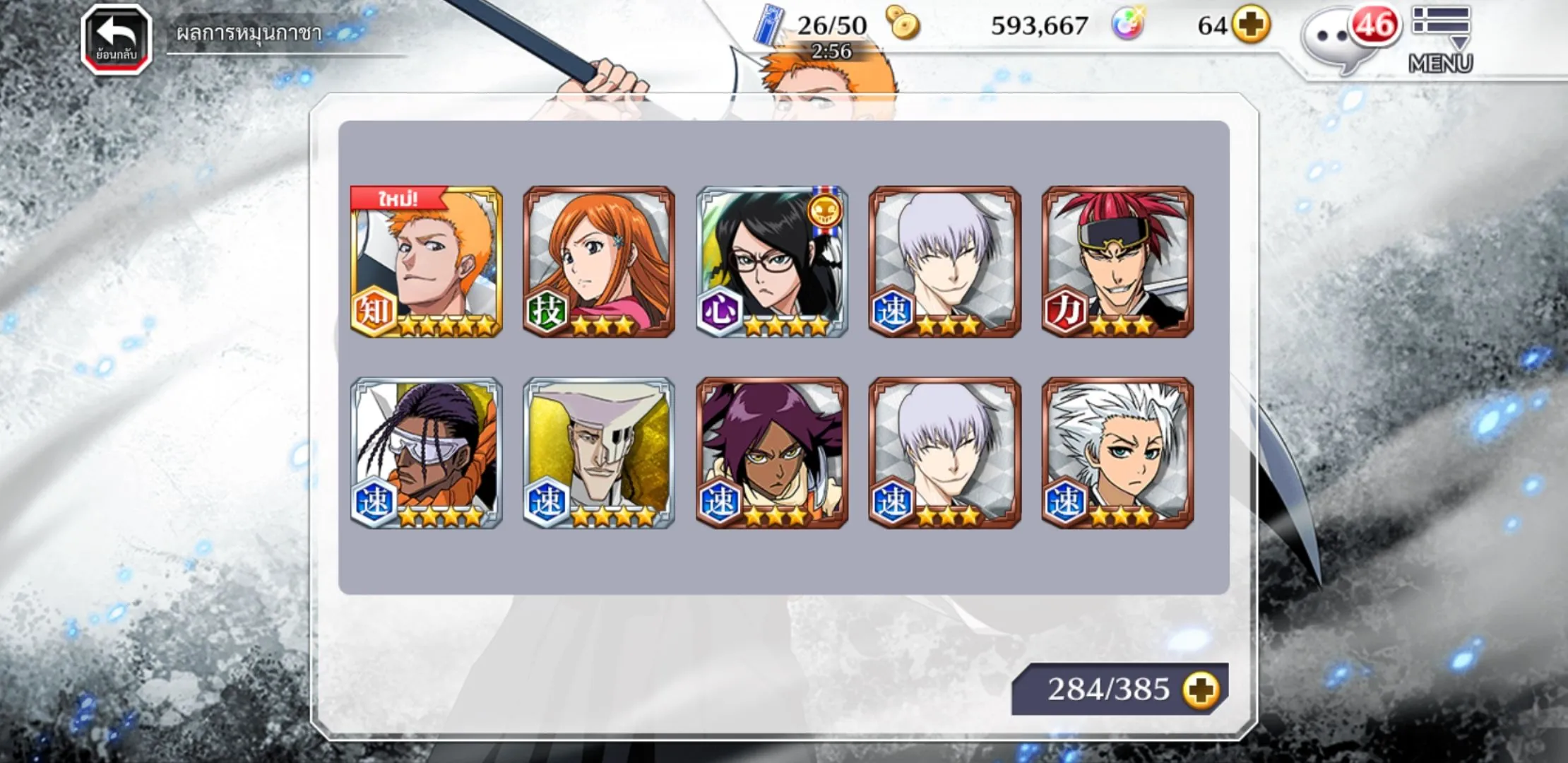The height and width of the screenshot is (763, 1568).
Task: Select the Tosen four-star card with visor
Action: pos(427,453)
